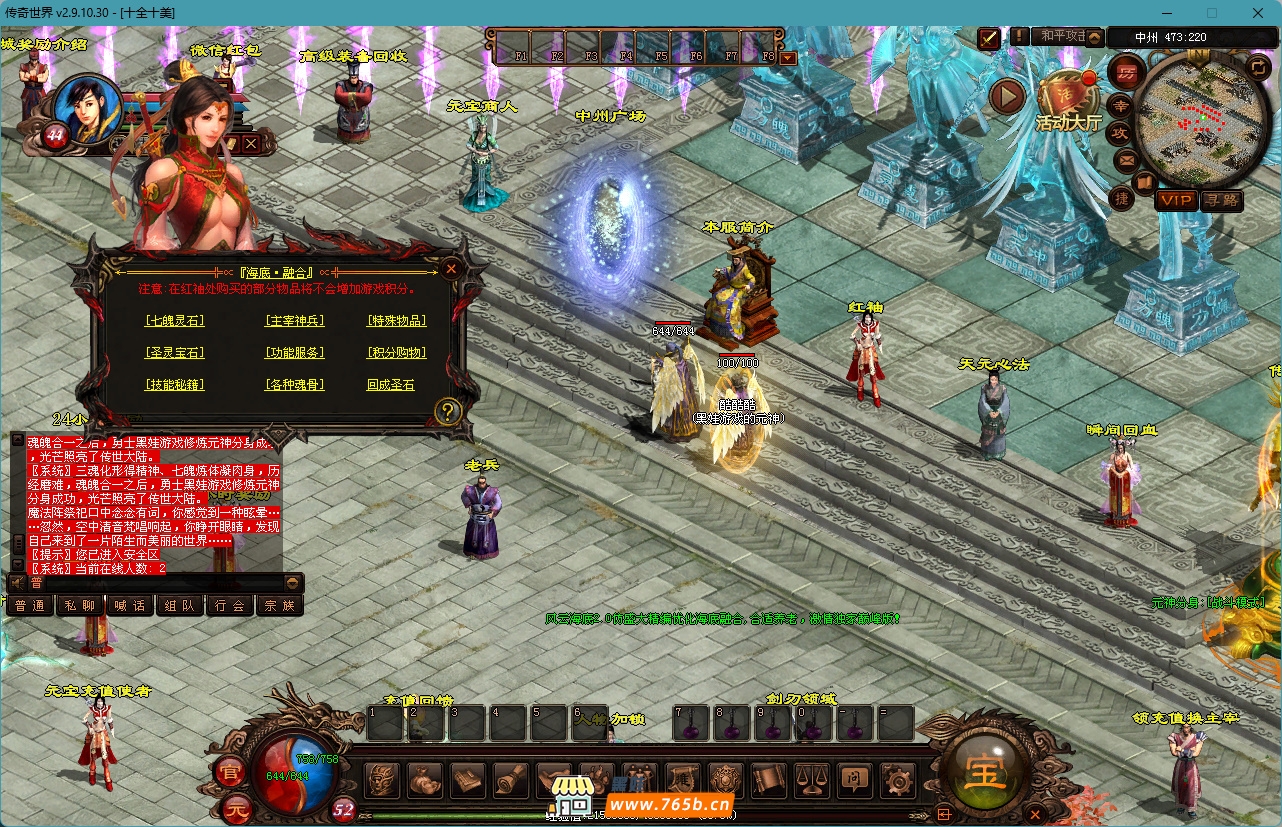Close the 海底·融合 shop dialog
1282x827 pixels.
(451, 268)
